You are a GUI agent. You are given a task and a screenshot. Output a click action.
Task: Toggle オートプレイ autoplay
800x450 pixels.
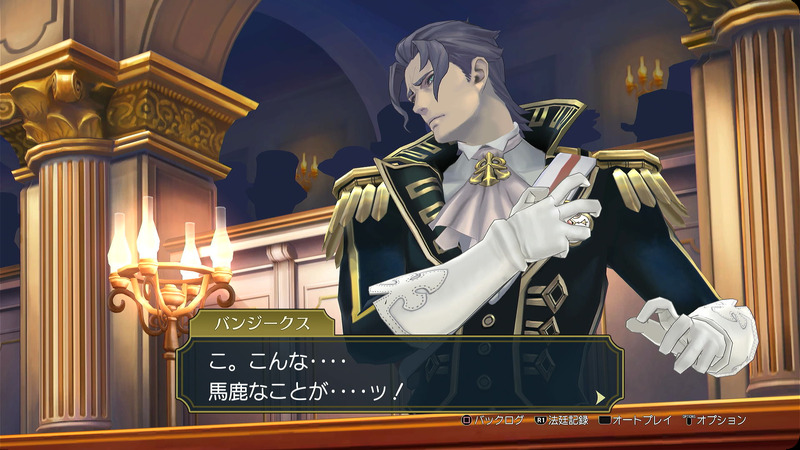(x=638, y=420)
